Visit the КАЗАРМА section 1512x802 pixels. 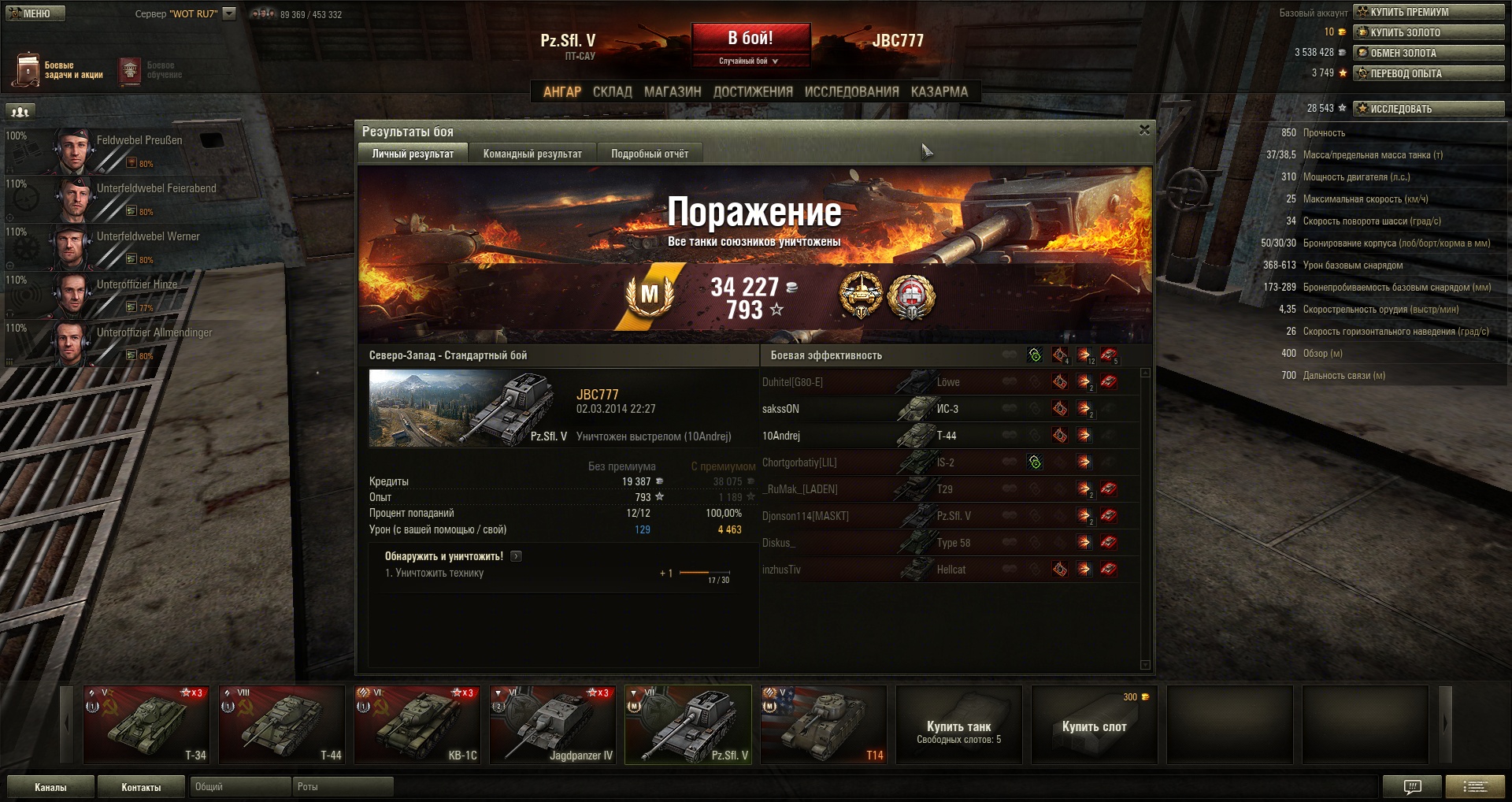click(x=939, y=91)
